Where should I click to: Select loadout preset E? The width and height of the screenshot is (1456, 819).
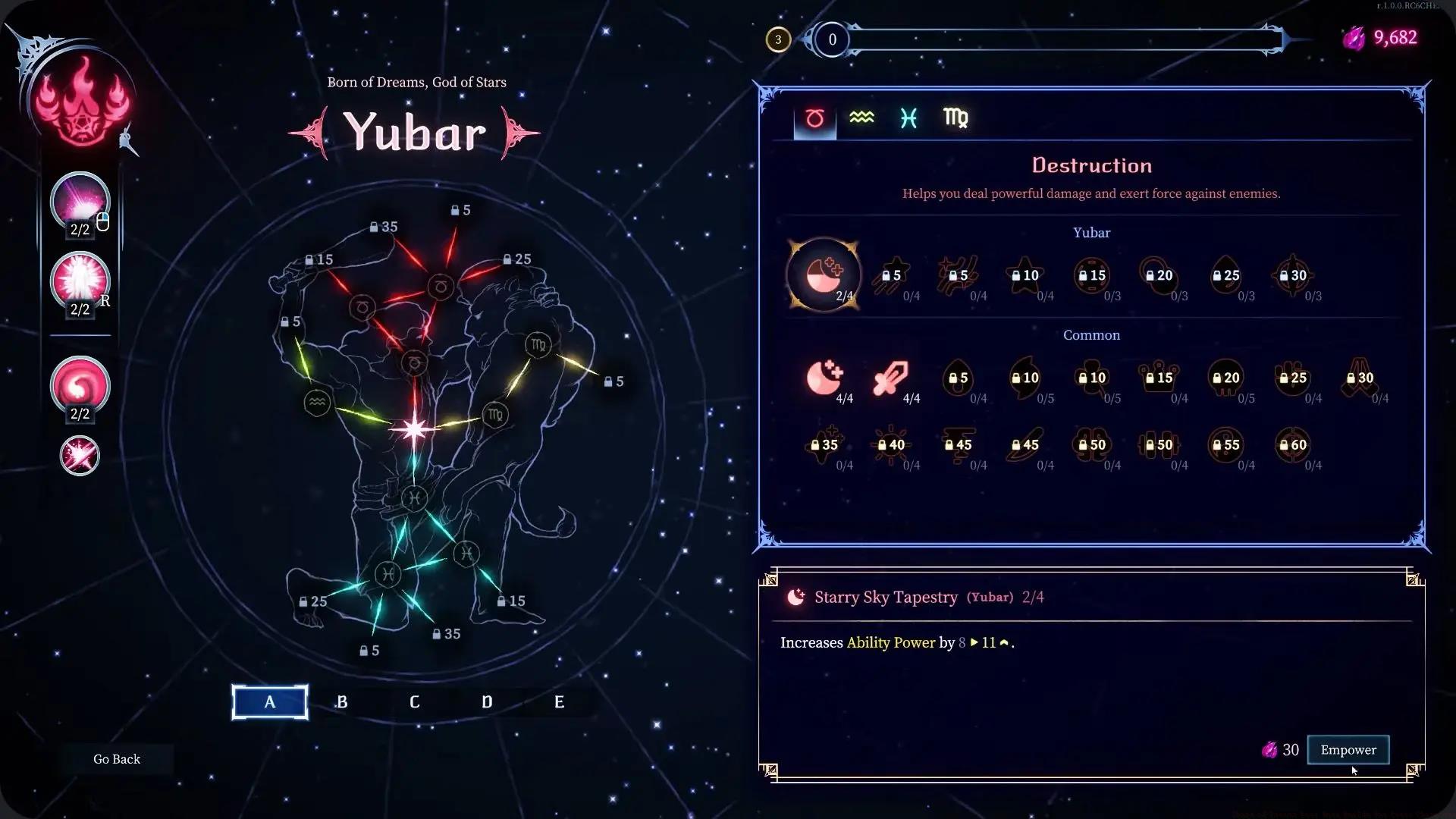coord(559,702)
